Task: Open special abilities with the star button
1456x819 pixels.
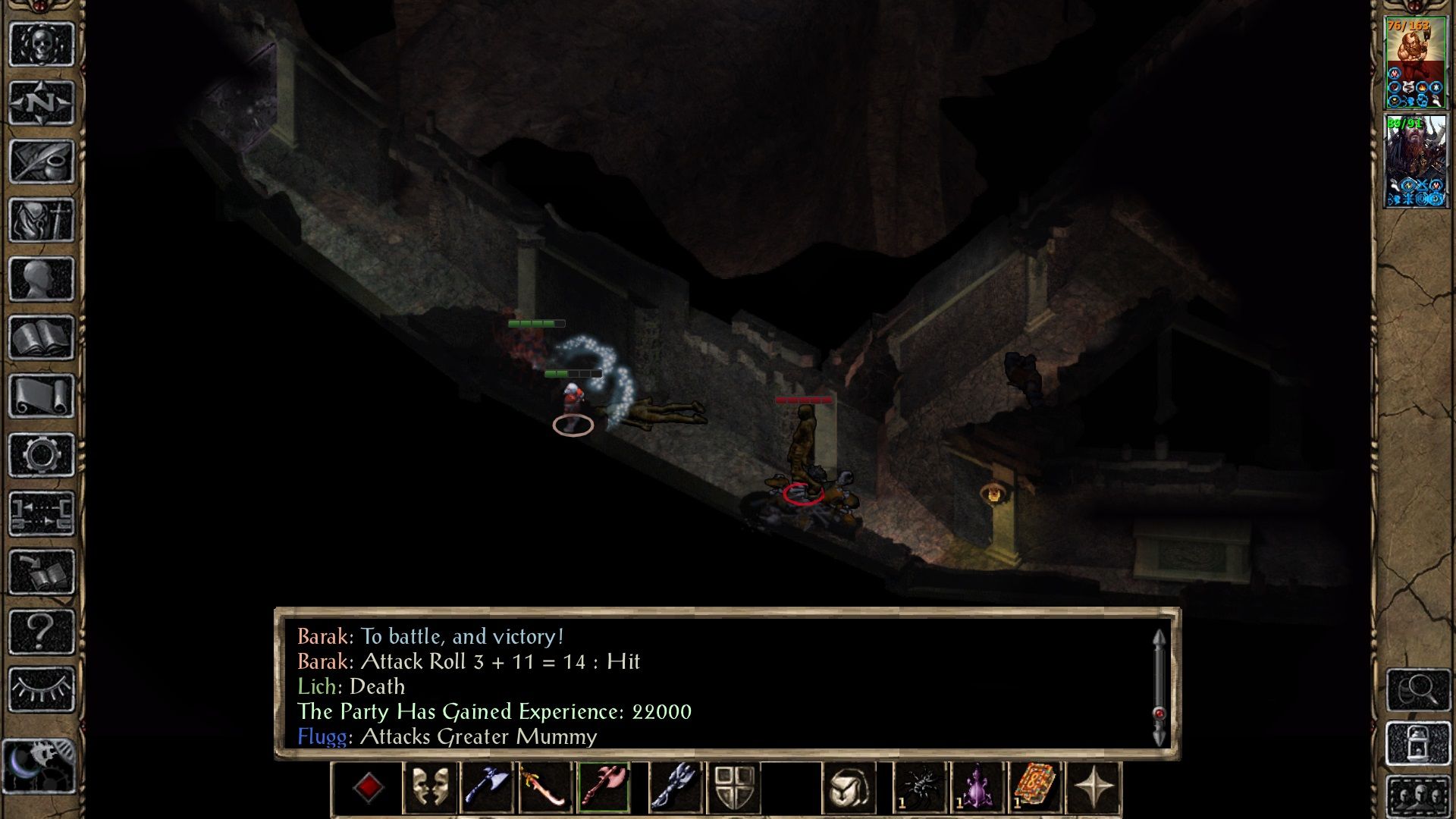Action: (1093, 787)
